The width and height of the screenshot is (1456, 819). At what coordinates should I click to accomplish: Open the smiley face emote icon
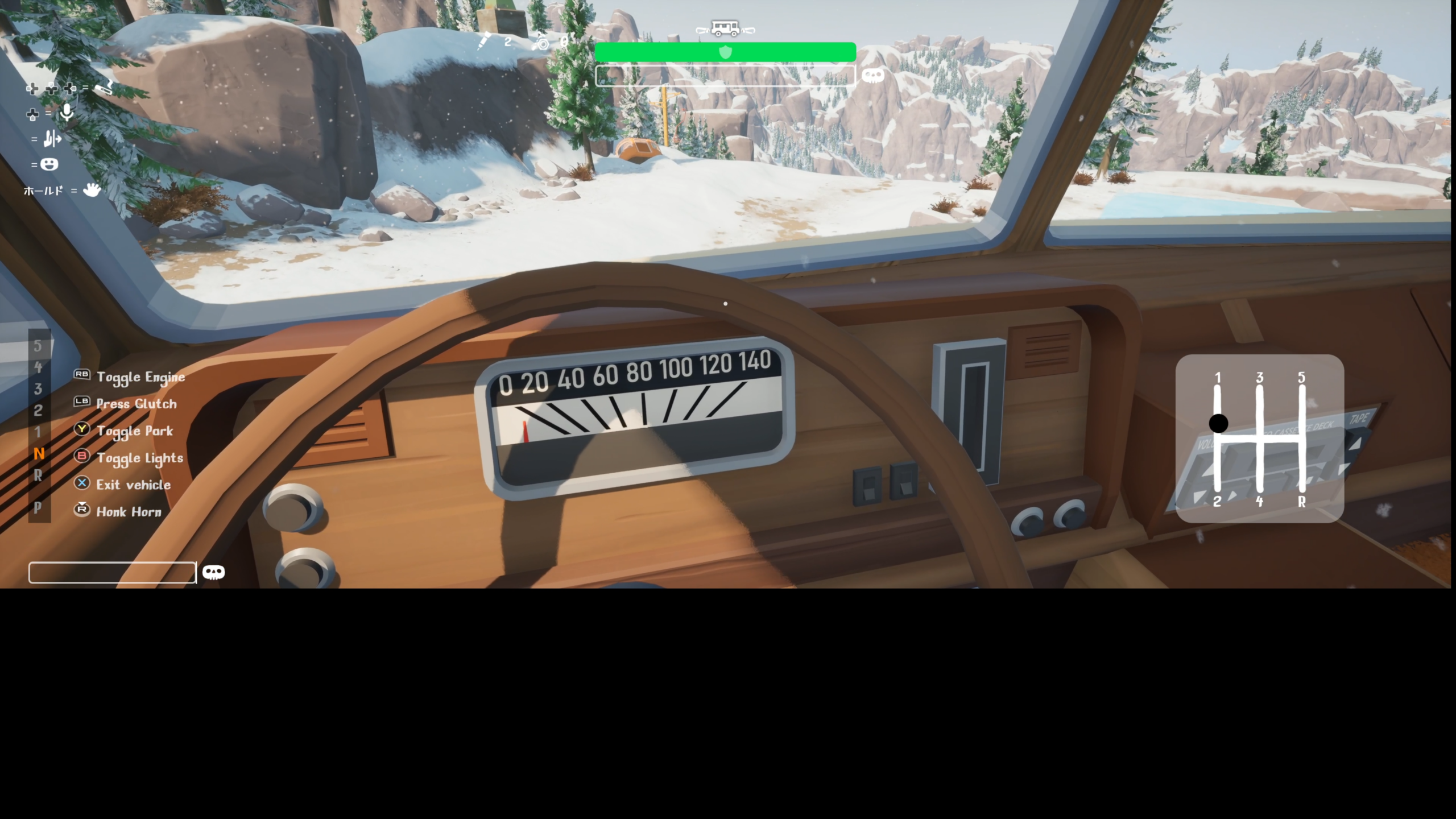pyautogui.click(x=49, y=164)
